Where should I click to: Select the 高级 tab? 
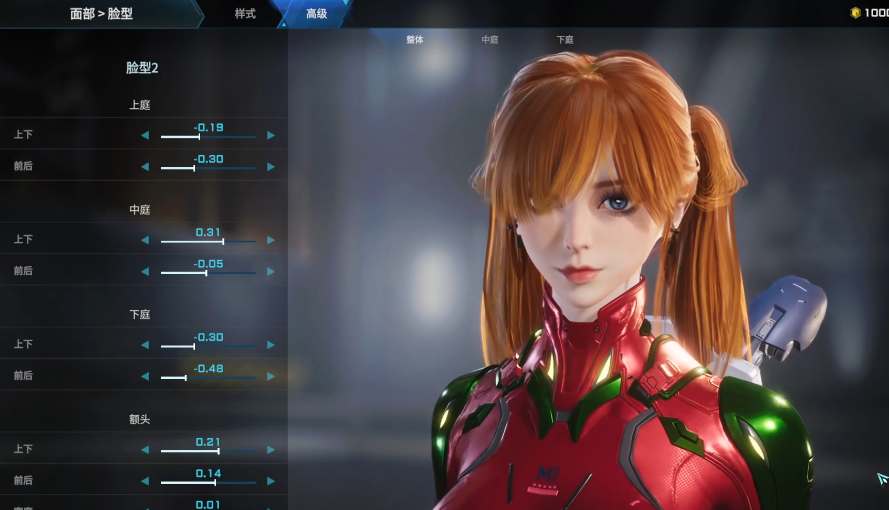(x=316, y=14)
